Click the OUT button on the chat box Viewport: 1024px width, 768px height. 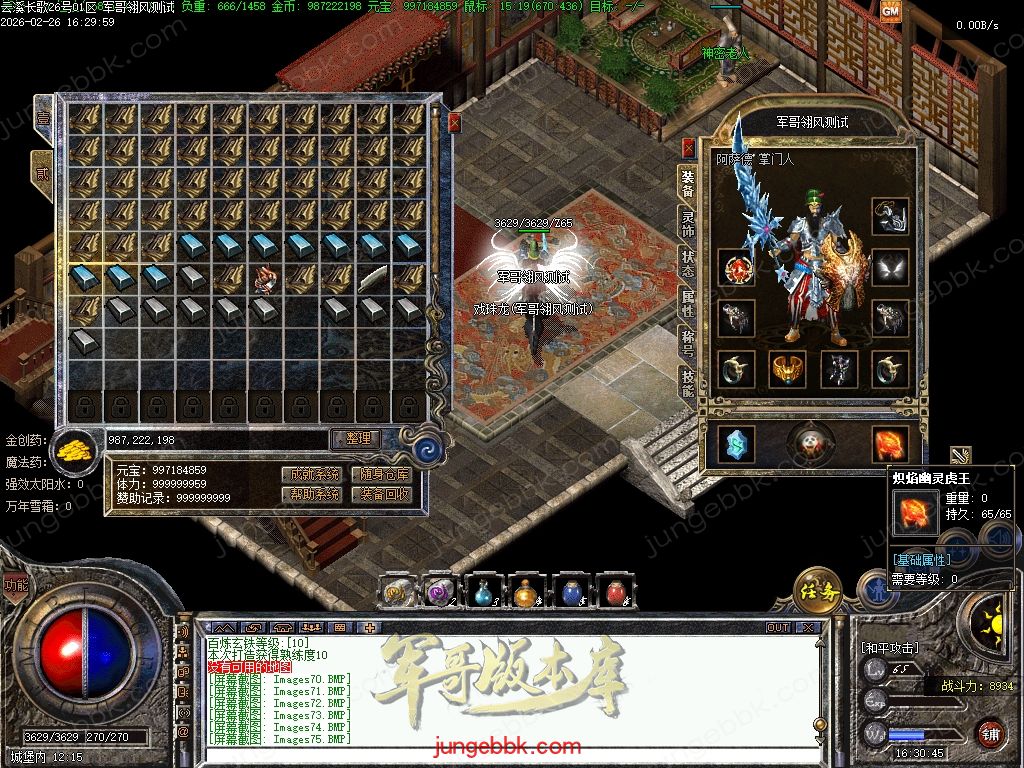777,628
